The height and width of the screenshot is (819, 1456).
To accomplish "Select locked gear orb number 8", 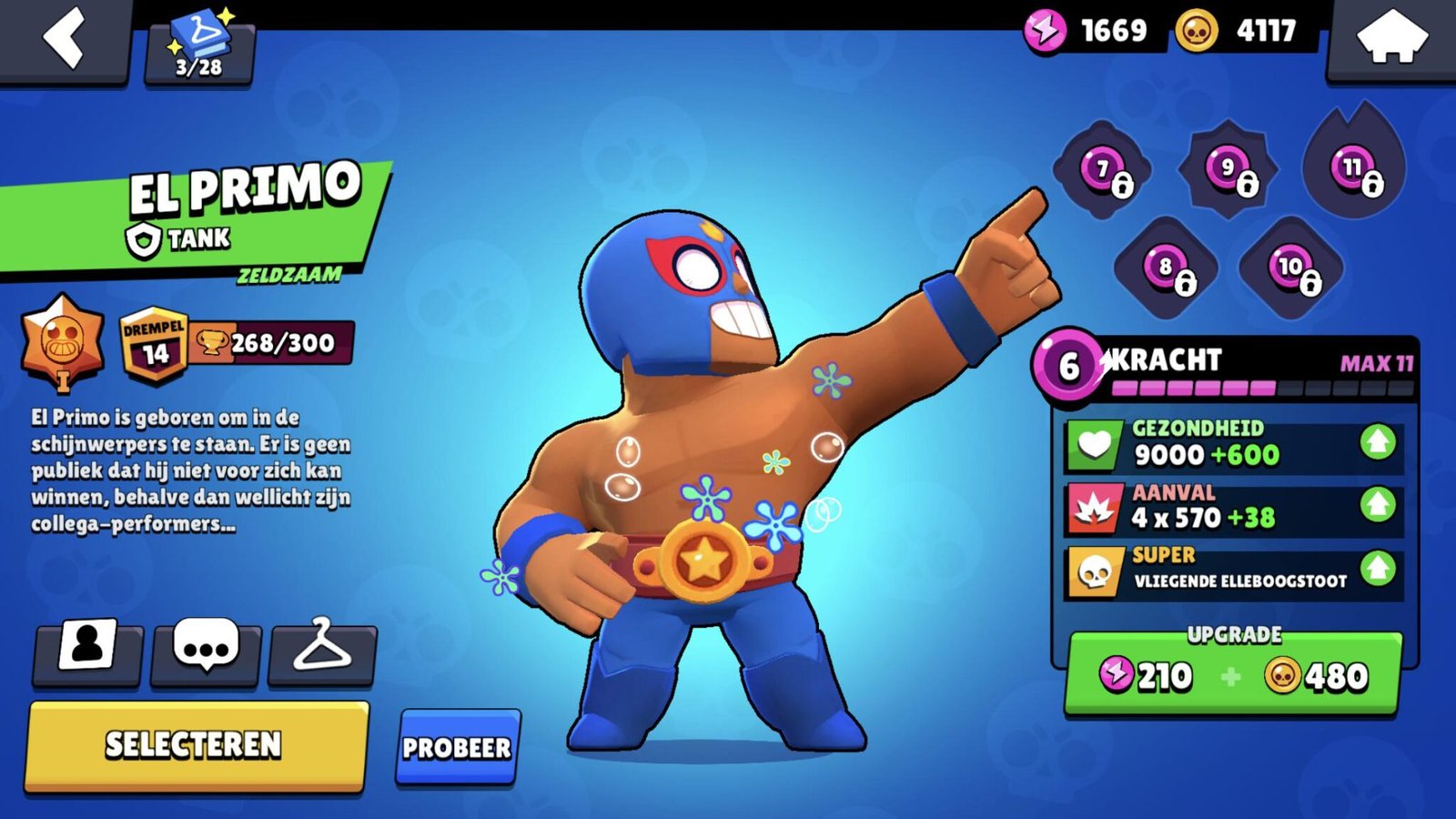I will [x=1165, y=268].
